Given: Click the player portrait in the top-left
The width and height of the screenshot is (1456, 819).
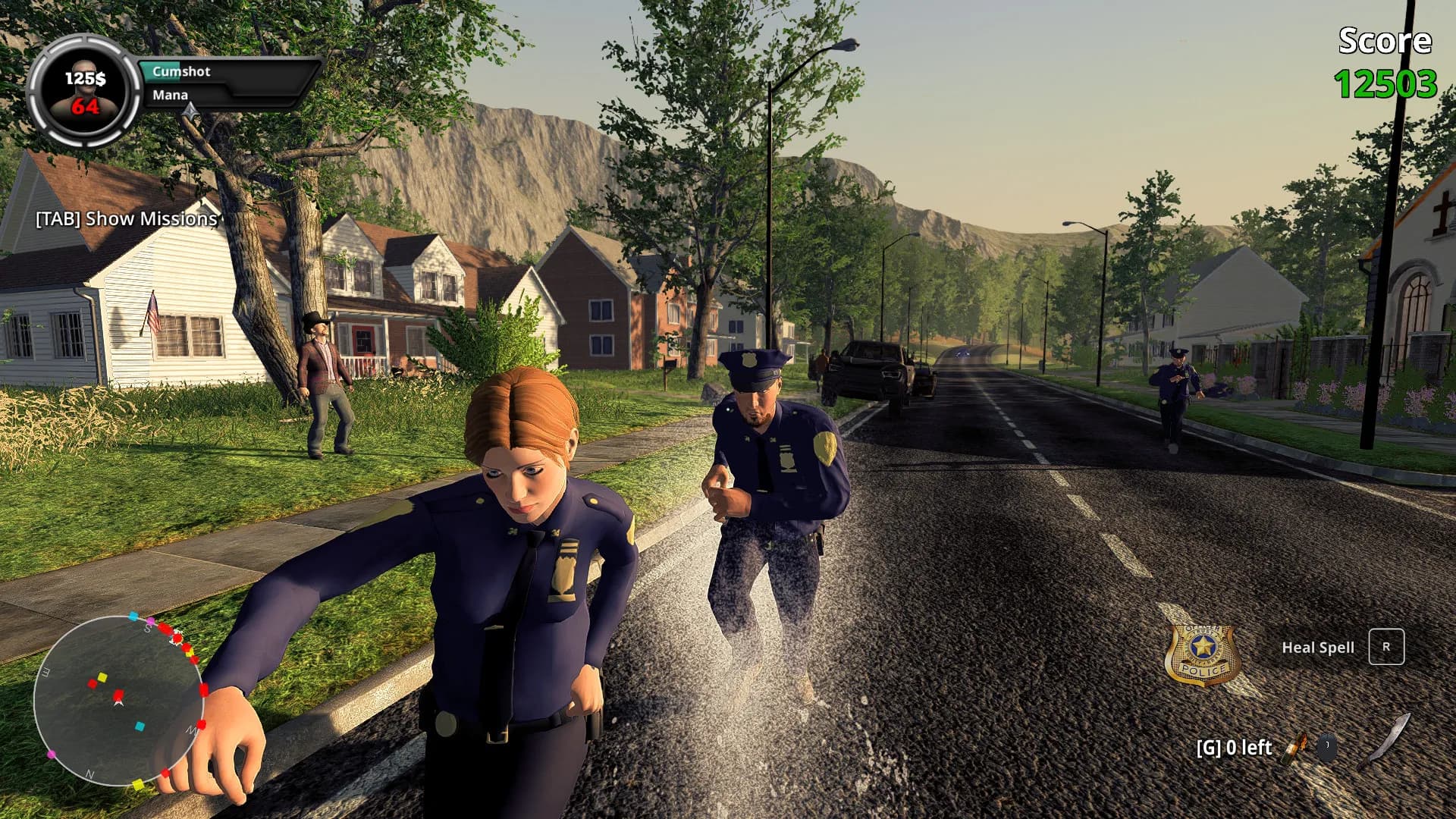Looking at the screenshot, I should click(85, 93).
